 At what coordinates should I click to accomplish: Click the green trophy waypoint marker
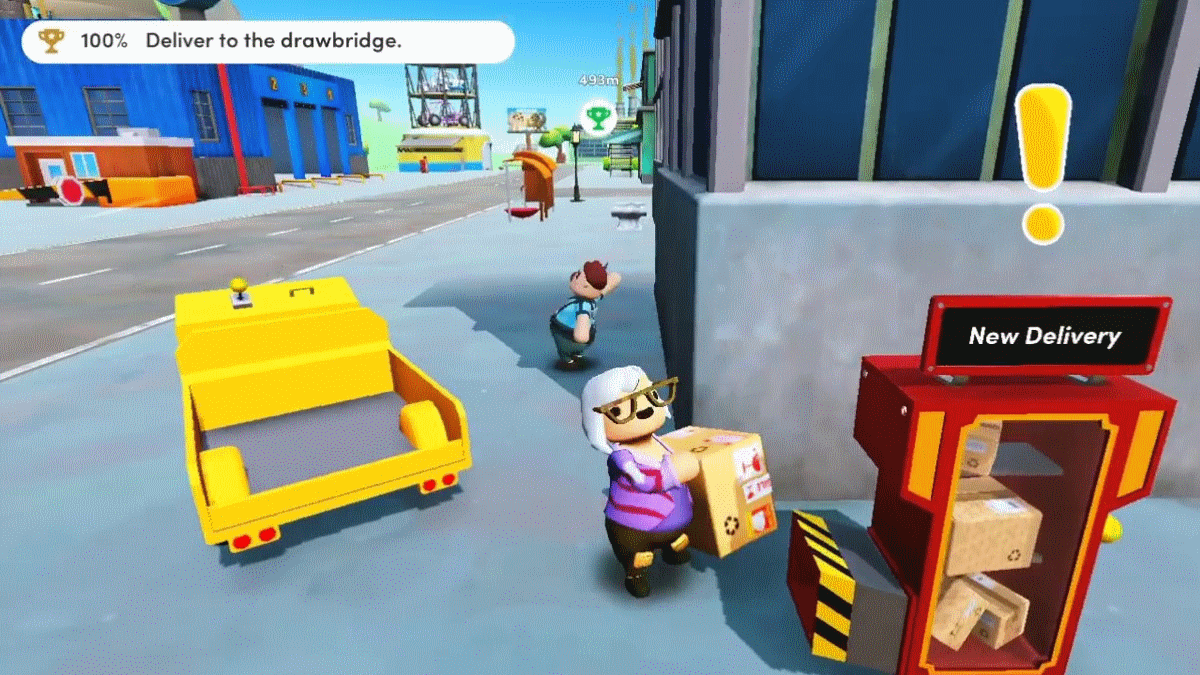click(x=597, y=118)
